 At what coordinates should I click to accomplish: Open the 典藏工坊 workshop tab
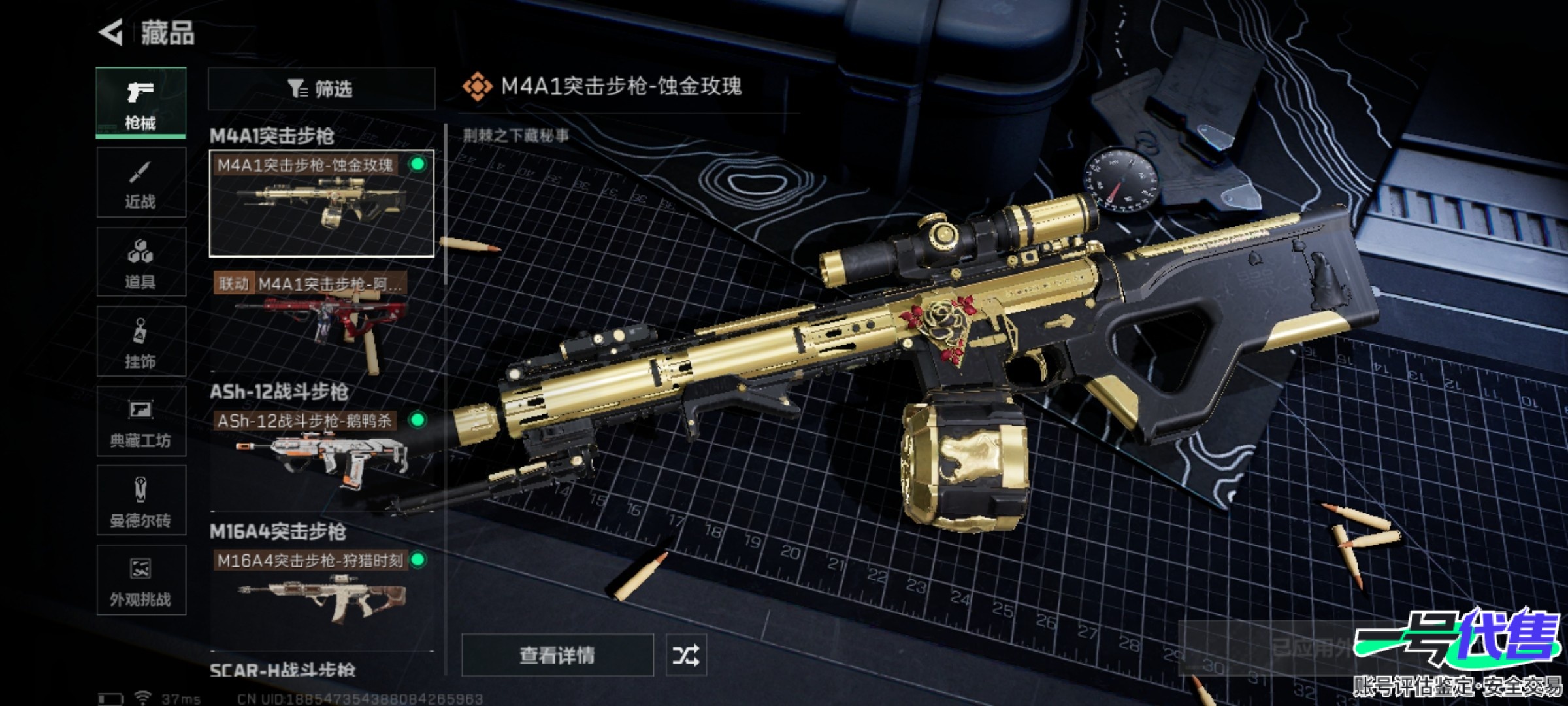point(140,422)
